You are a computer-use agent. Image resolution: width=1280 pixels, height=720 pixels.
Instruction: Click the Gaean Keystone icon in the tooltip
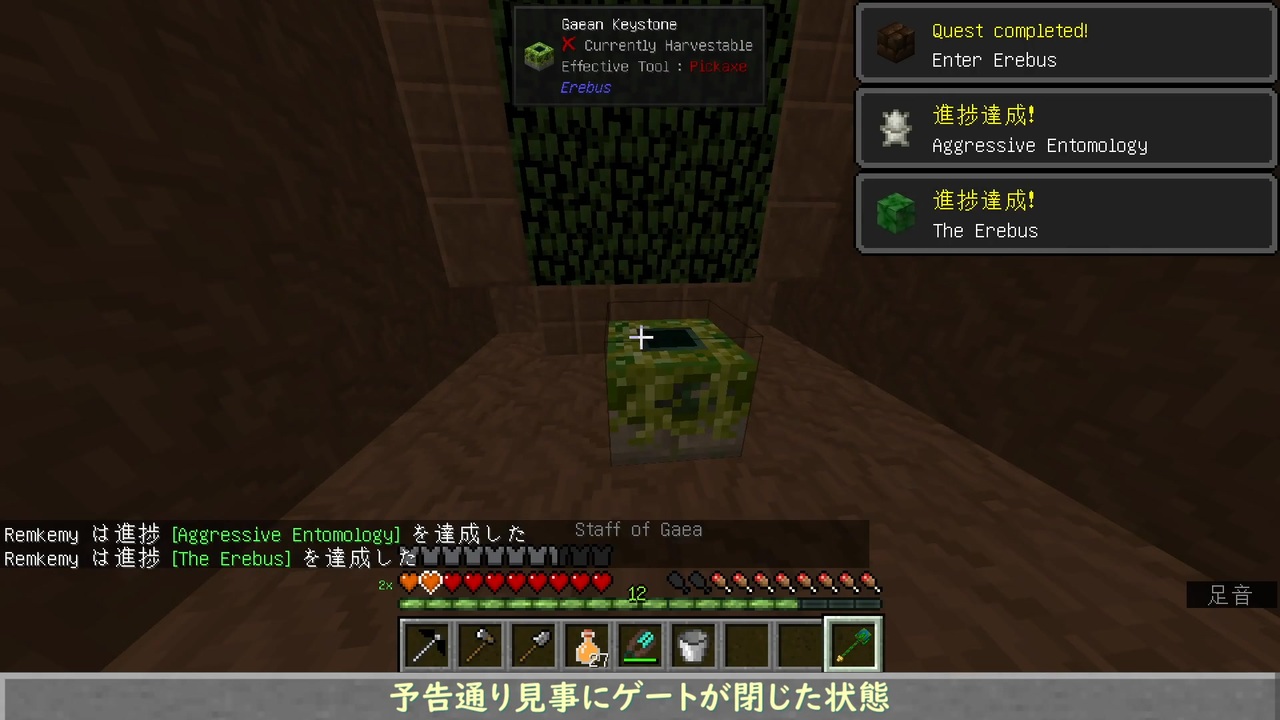coord(538,56)
